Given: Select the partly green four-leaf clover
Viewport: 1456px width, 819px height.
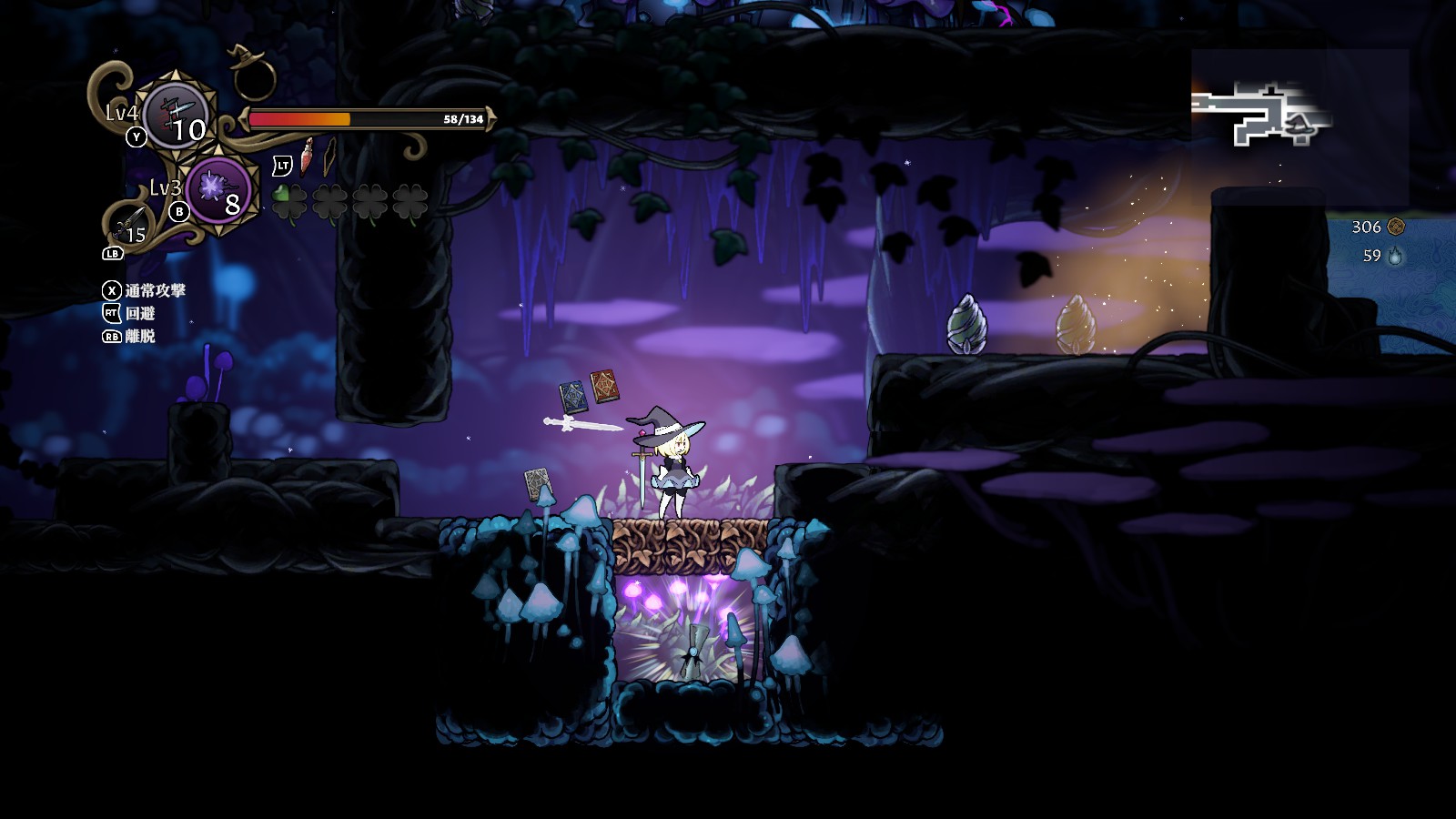Looking at the screenshot, I should (x=290, y=202).
